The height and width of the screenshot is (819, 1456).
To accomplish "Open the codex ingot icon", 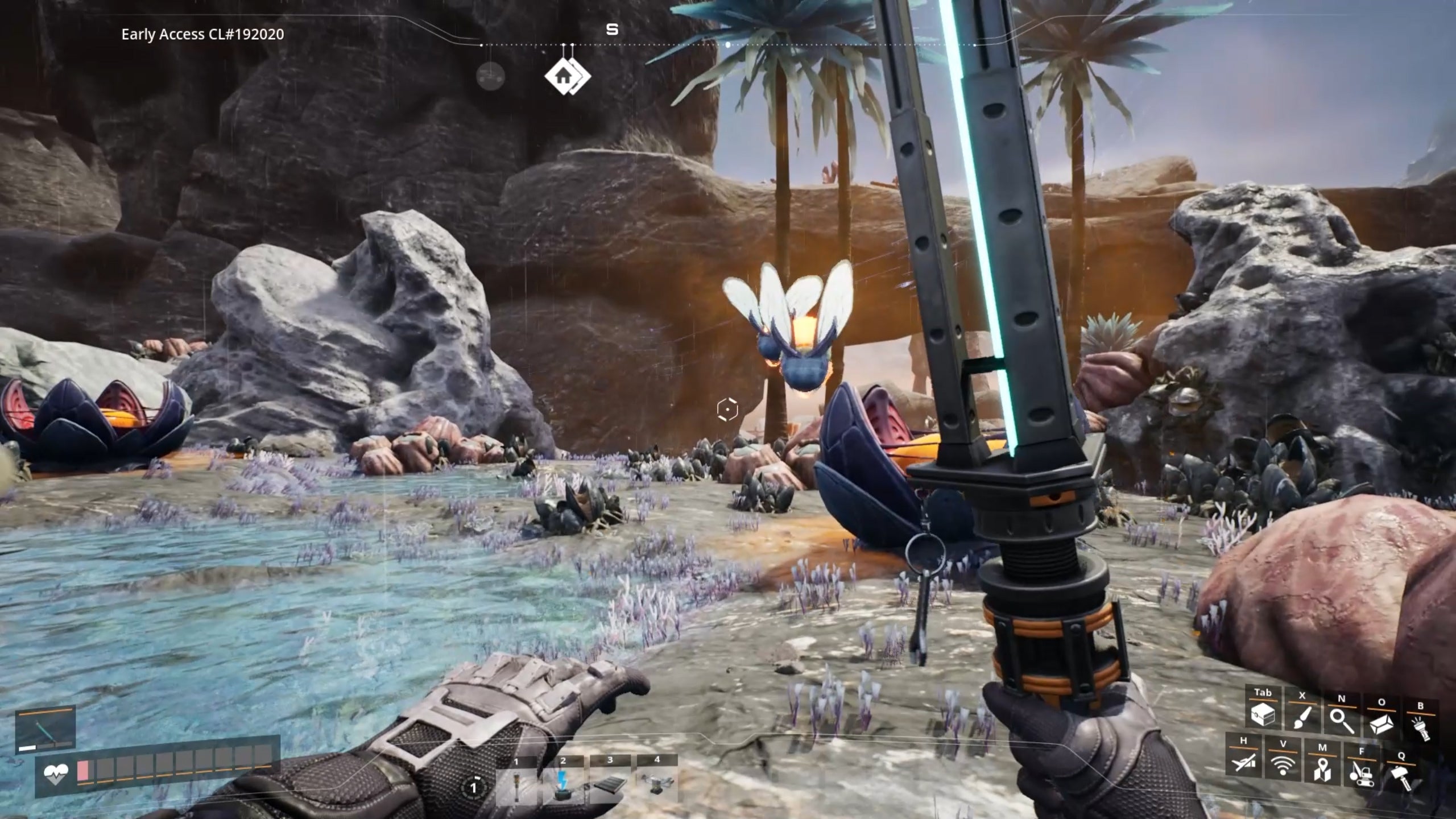I will (x=1381, y=723).
